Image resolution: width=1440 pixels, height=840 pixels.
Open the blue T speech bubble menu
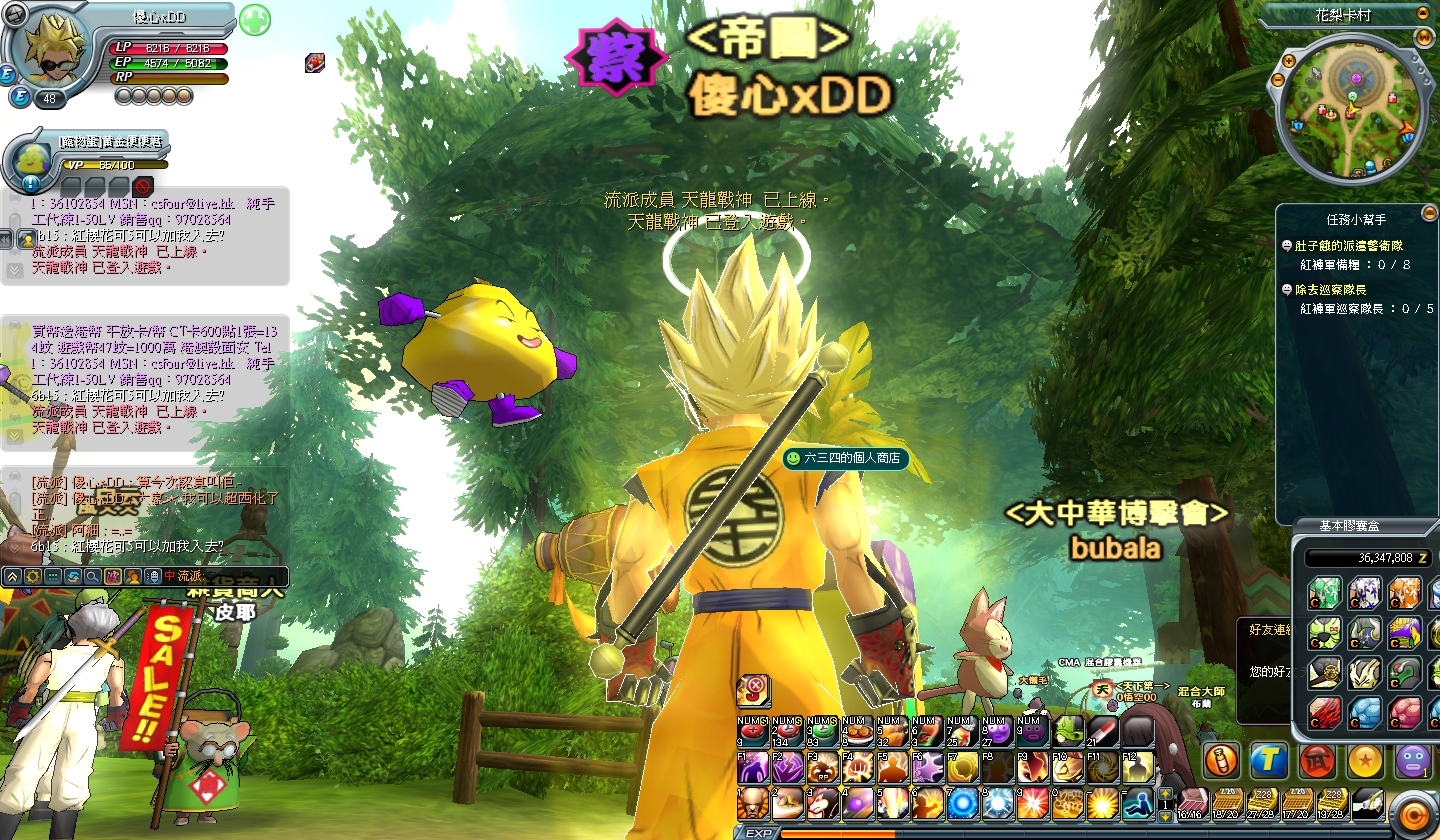pos(1269,760)
